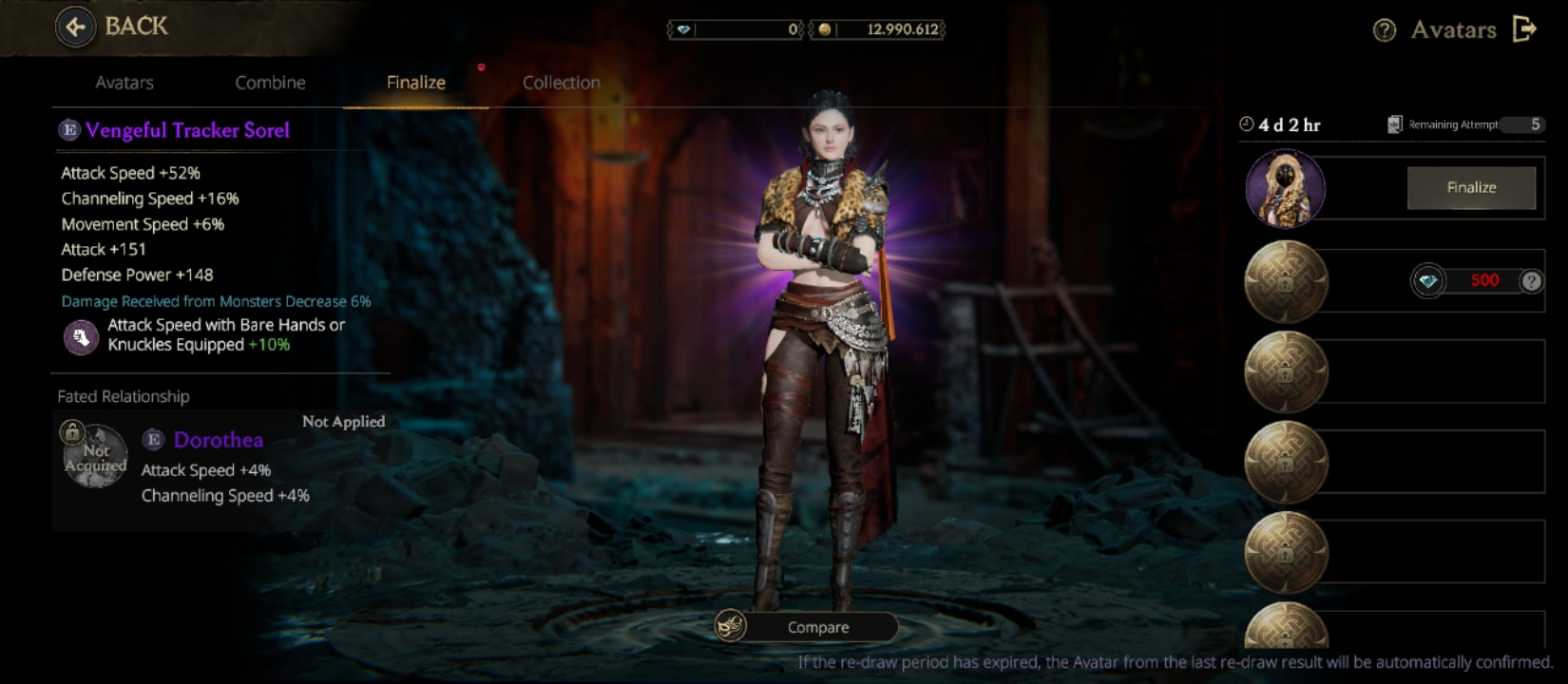Click the gold coin currency counter
Viewport: 1568px width, 684px height.
[x=877, y=29]
